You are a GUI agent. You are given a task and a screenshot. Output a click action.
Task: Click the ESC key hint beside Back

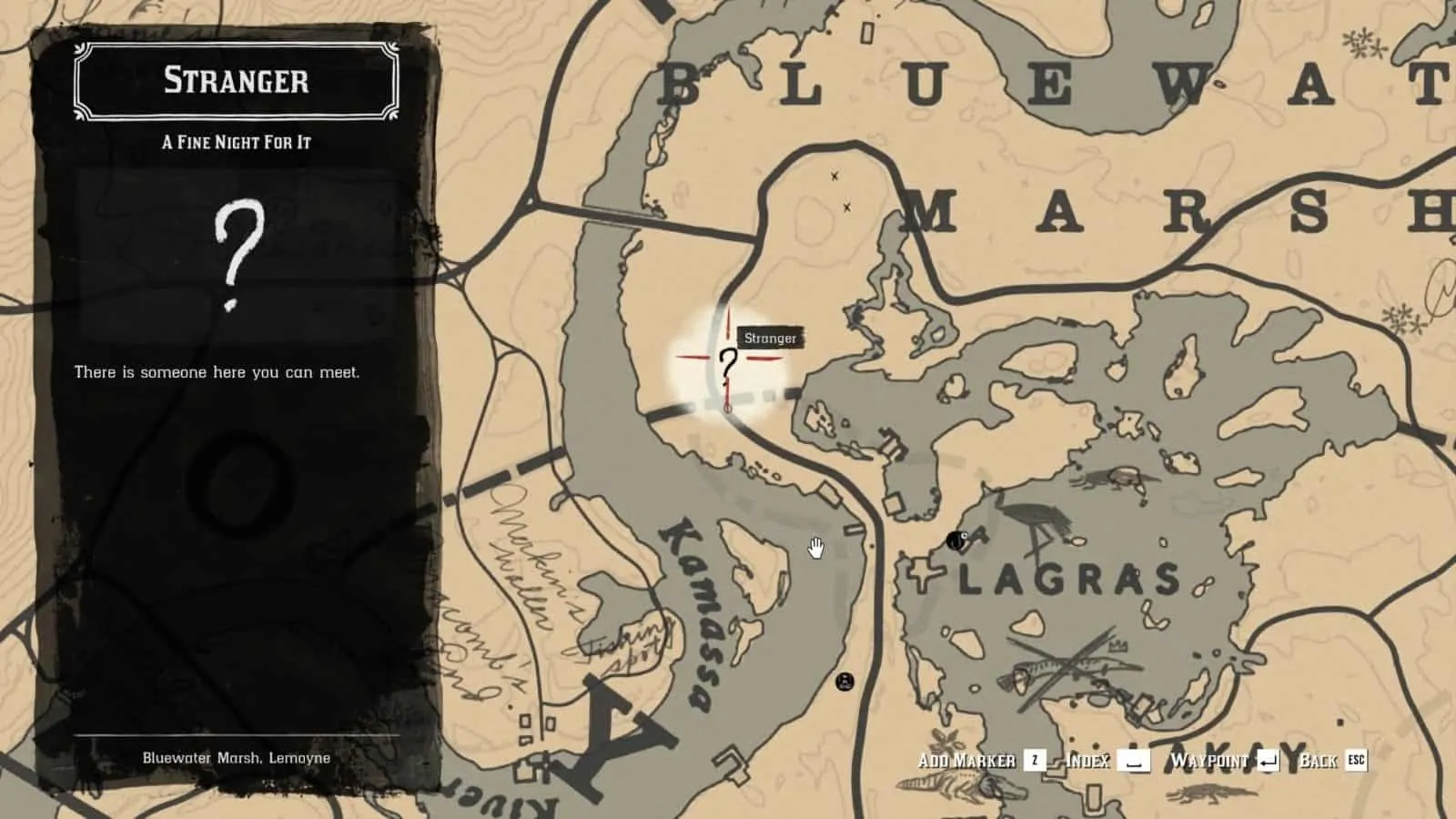[x=1356, y=762]
